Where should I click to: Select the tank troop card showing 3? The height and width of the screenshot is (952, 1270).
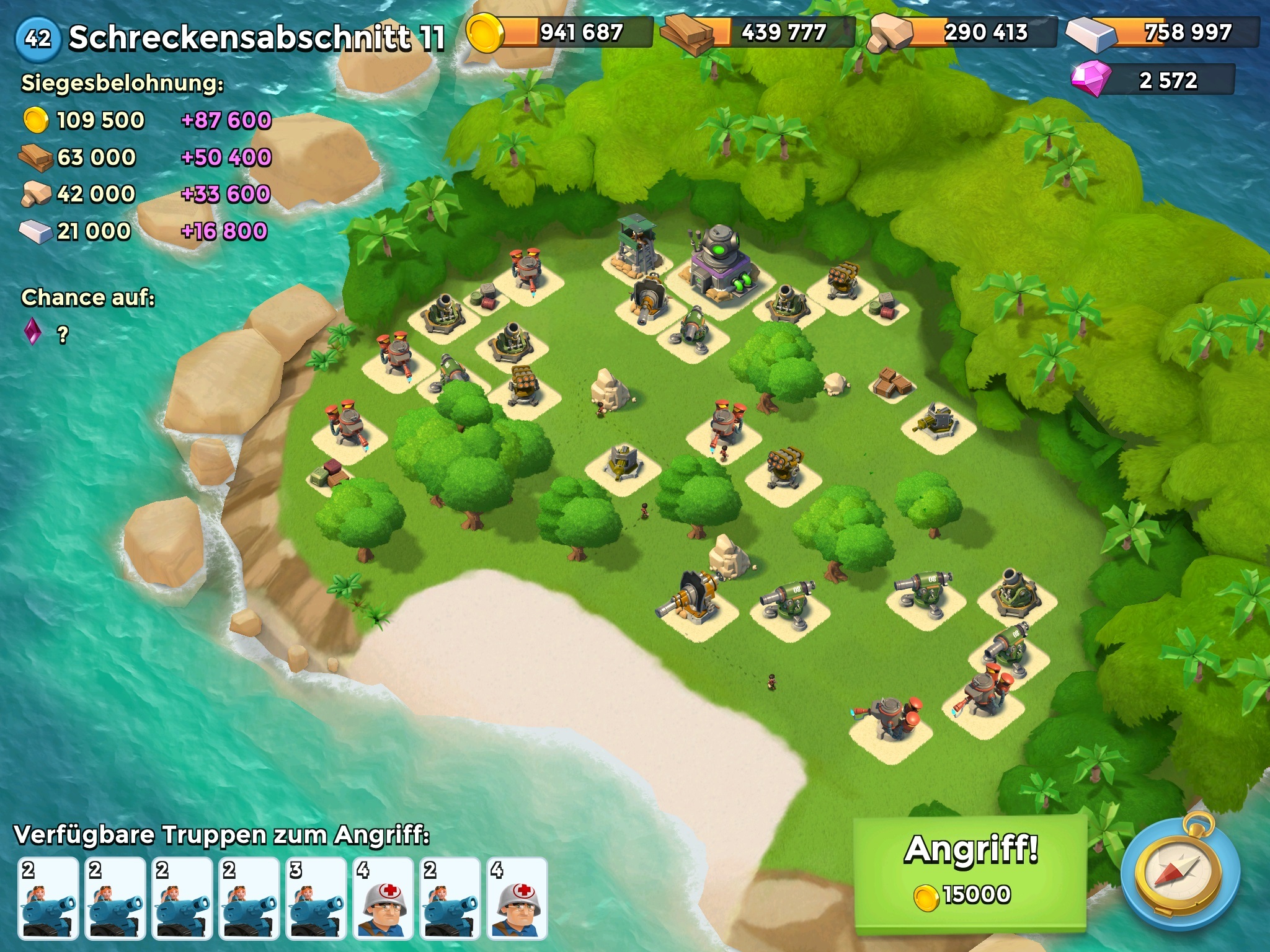[x=316, y=898]
